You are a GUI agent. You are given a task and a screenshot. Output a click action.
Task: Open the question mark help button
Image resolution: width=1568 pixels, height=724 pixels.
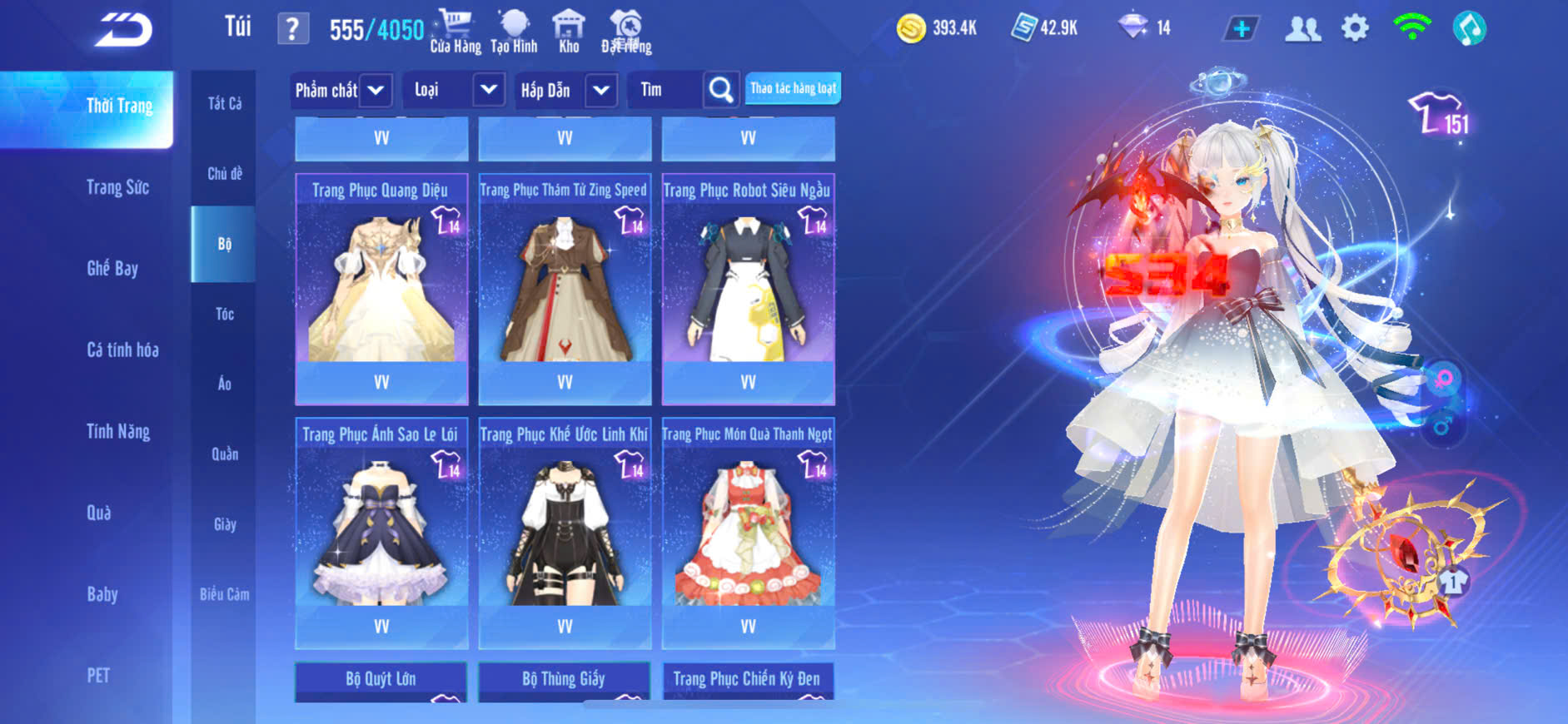tap(292, 30)
